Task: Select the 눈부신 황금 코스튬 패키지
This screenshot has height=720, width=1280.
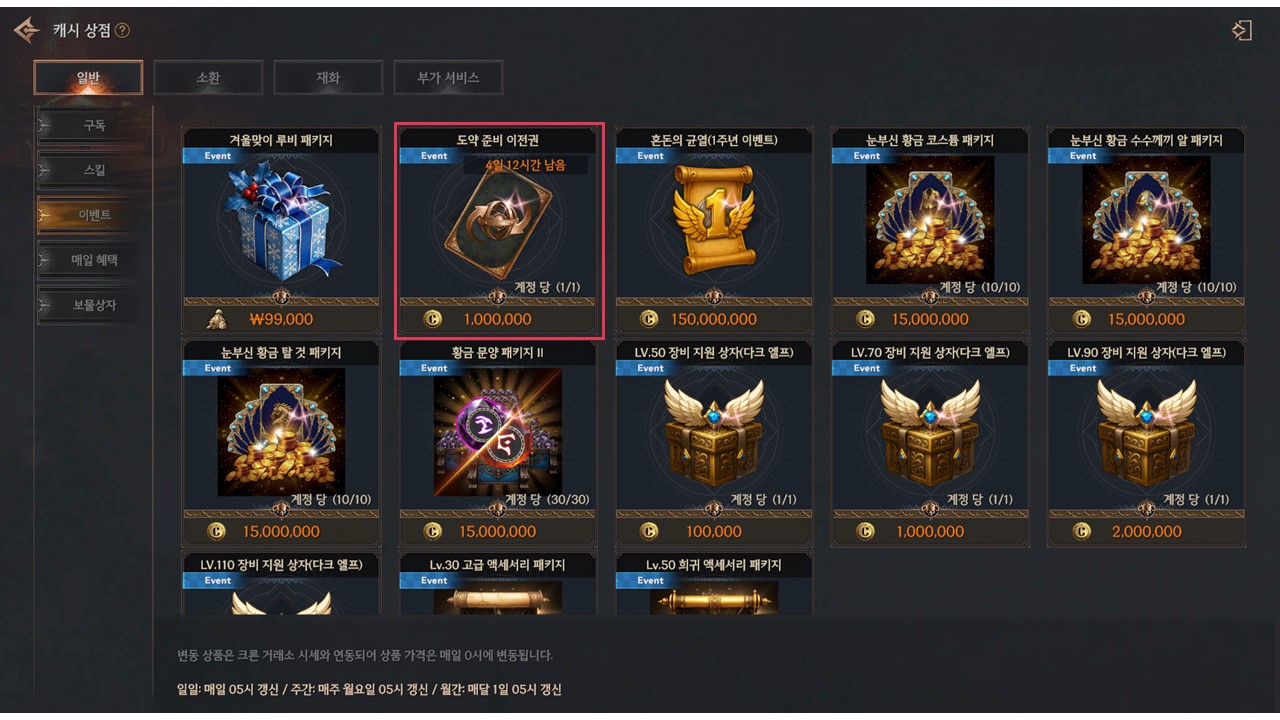Action: (x=930, y=225)
